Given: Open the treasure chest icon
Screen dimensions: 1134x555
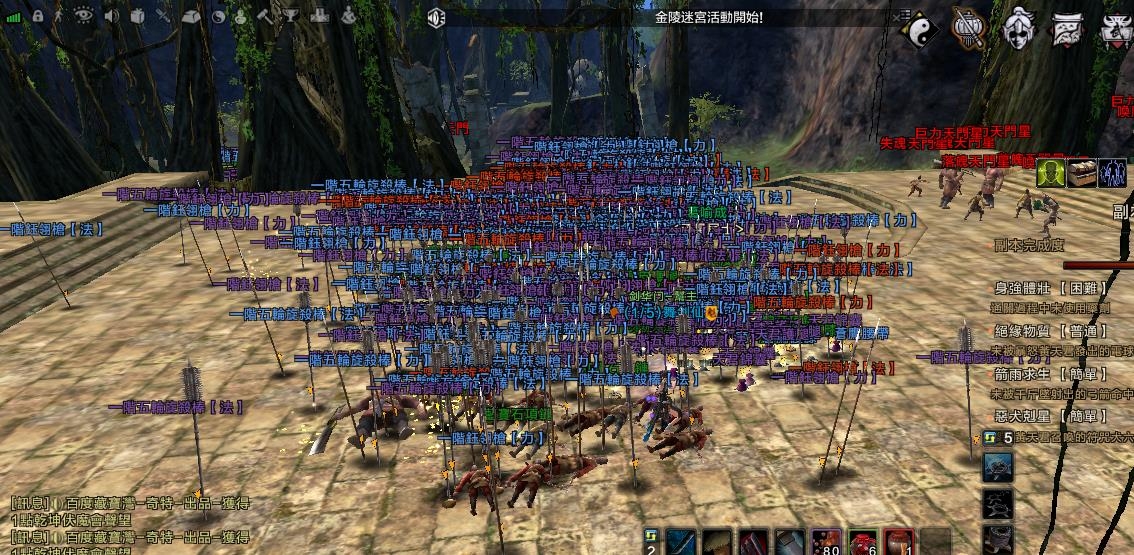Looking at the screenshot, I should pyautogui.click(x=1081, y=173).
